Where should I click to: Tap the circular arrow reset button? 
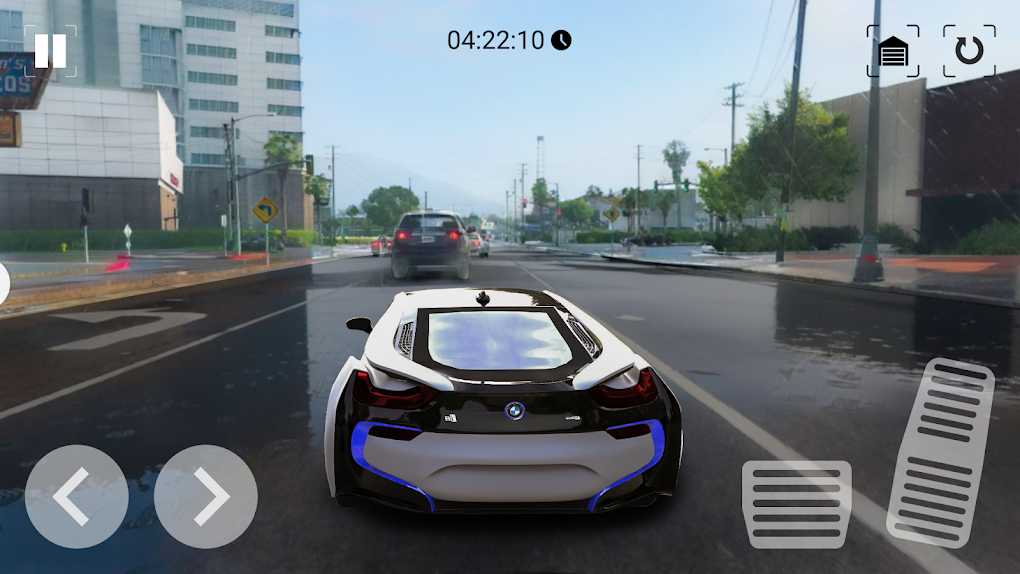[969, 51]
